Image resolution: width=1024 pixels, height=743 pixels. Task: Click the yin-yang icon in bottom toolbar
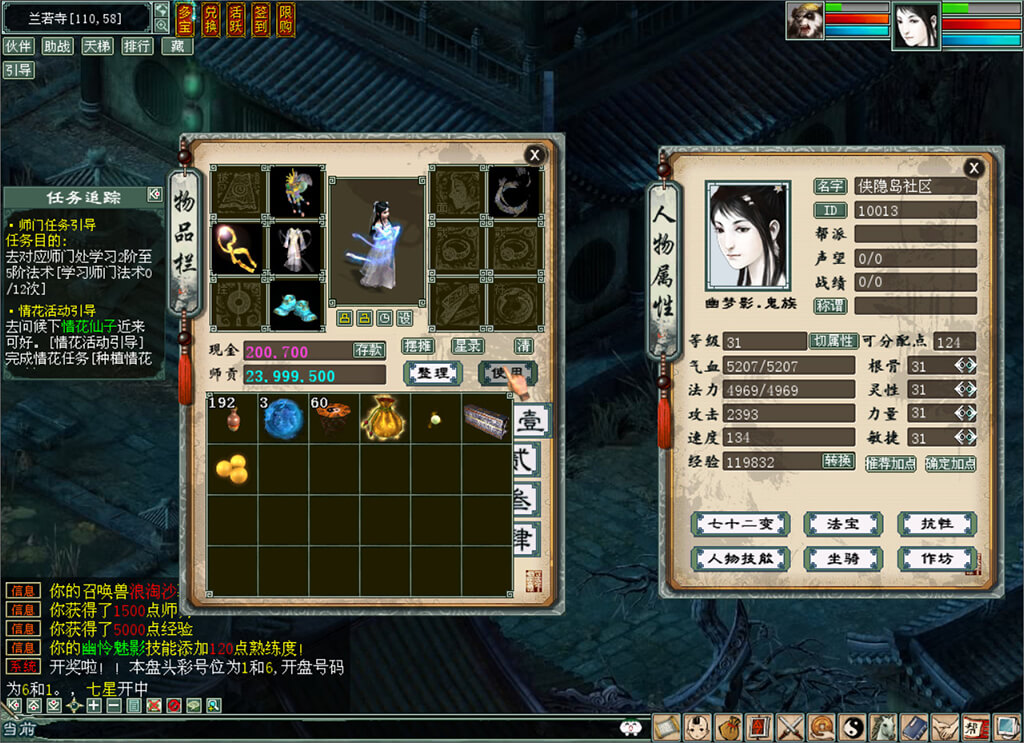(x=853, y=727)
